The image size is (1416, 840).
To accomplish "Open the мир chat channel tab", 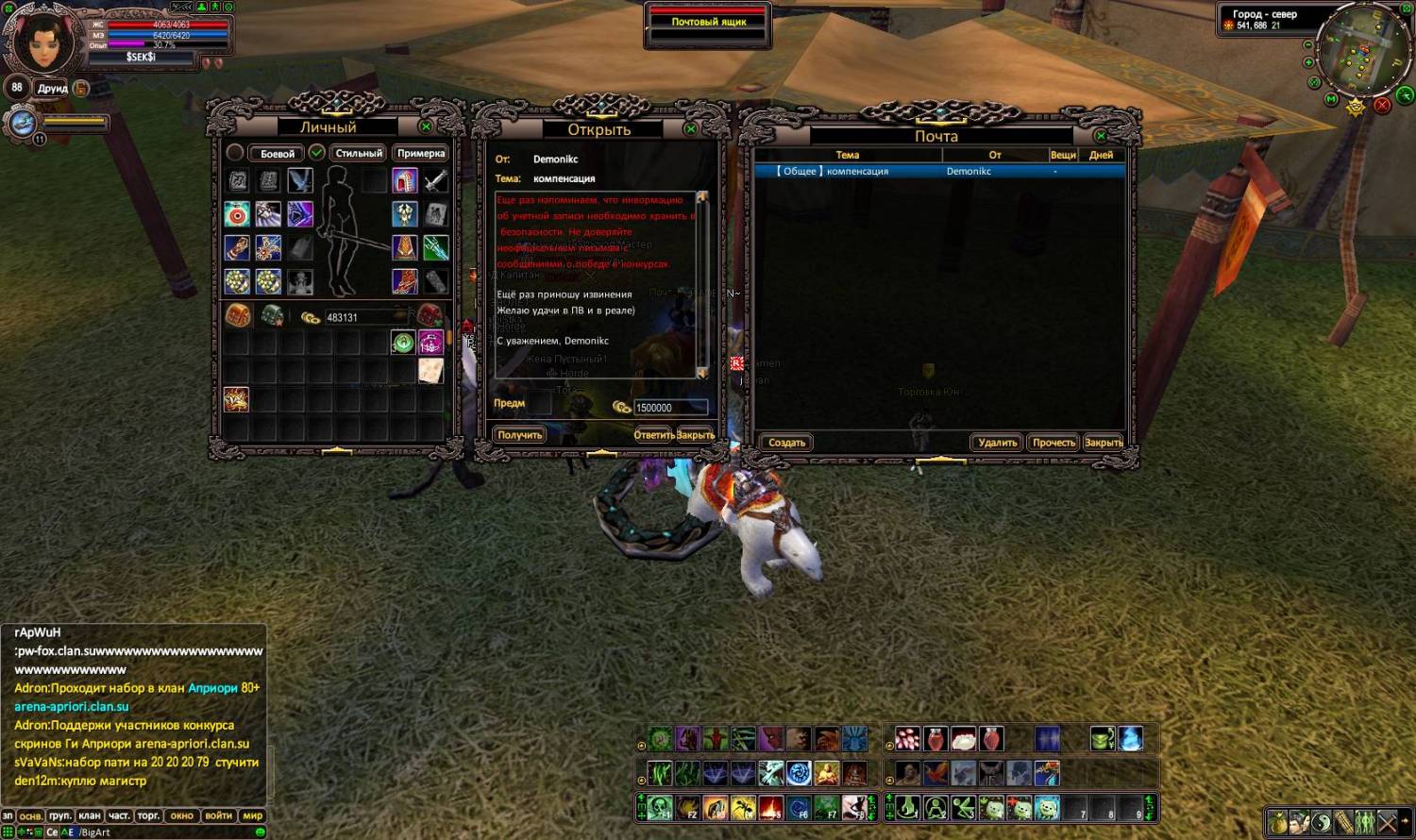I will coord(253,815).
